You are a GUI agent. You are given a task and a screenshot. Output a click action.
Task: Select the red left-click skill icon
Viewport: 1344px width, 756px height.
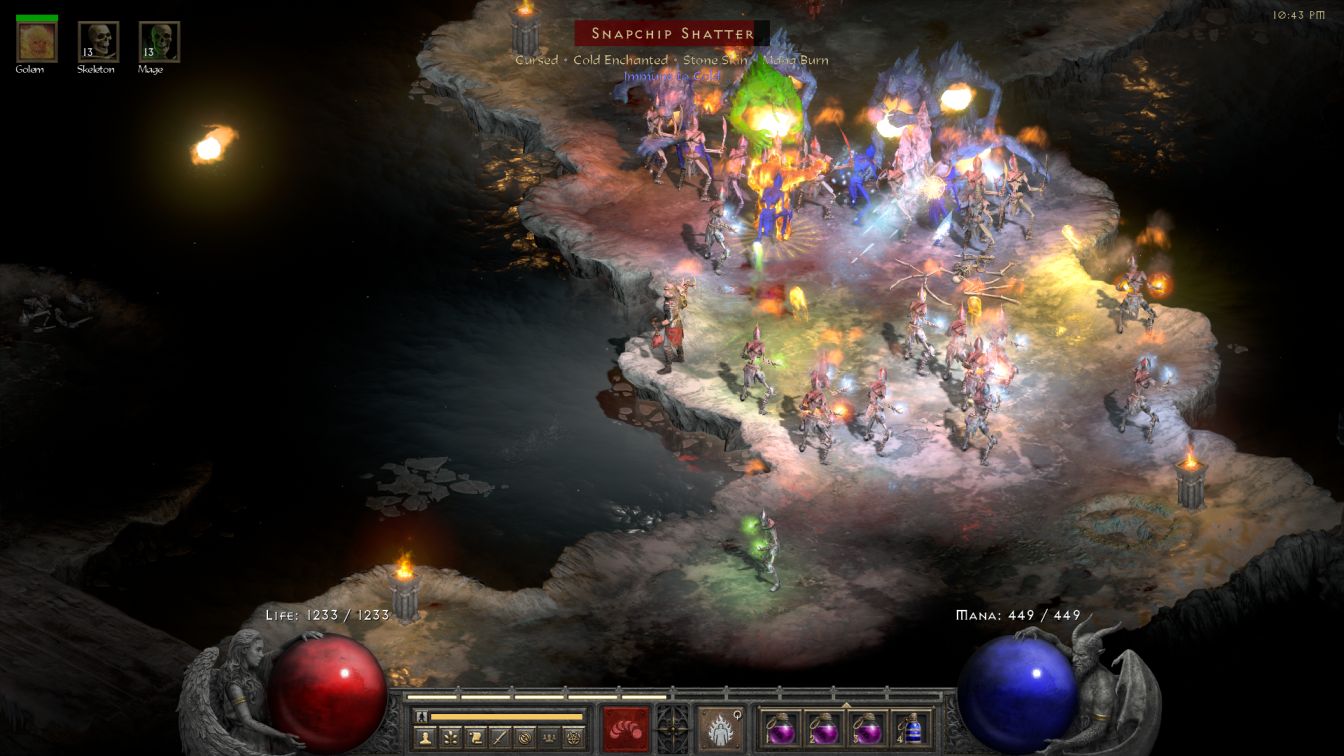point(626,728)
